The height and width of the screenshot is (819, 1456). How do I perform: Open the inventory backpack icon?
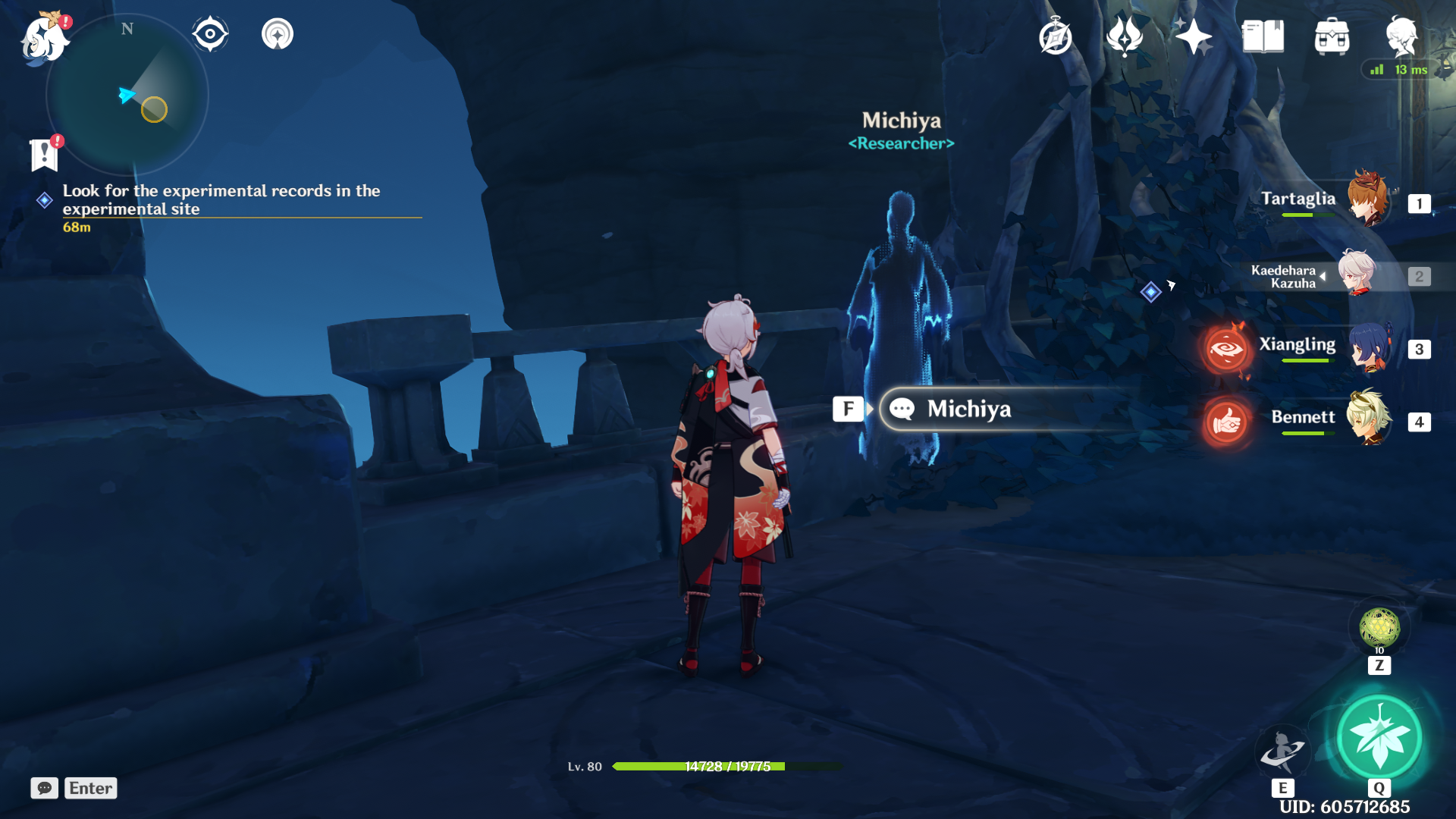(1332, 36)
